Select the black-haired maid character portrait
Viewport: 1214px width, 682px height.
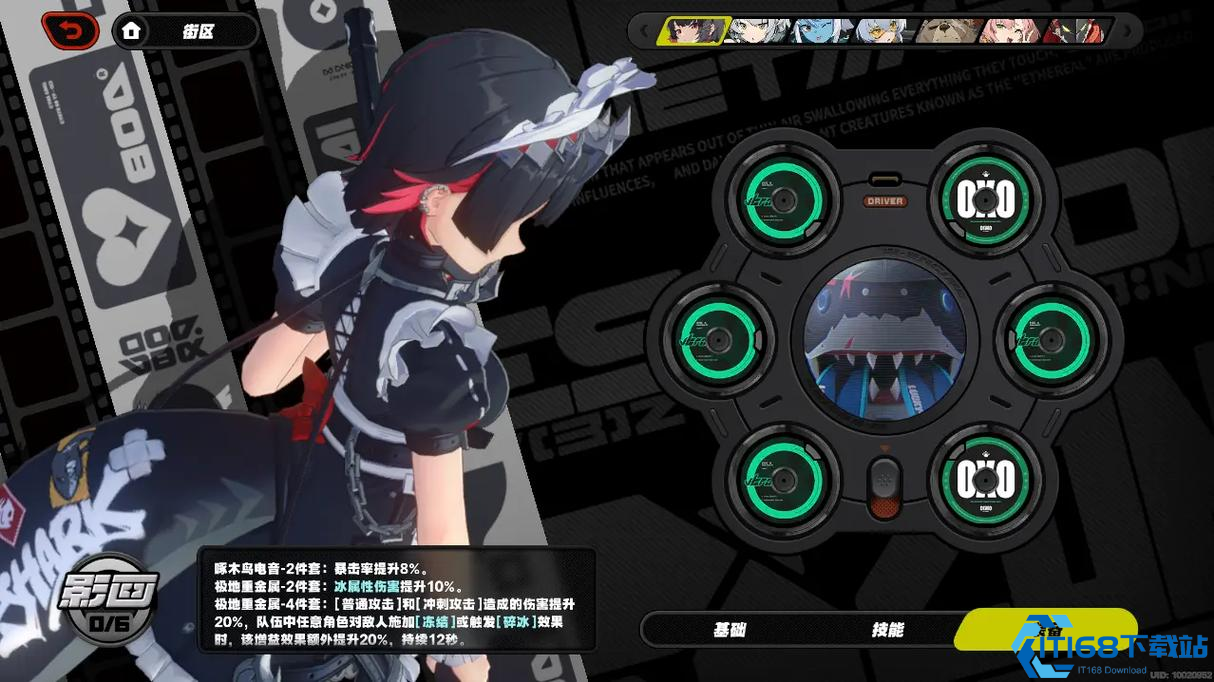point(692,31)
